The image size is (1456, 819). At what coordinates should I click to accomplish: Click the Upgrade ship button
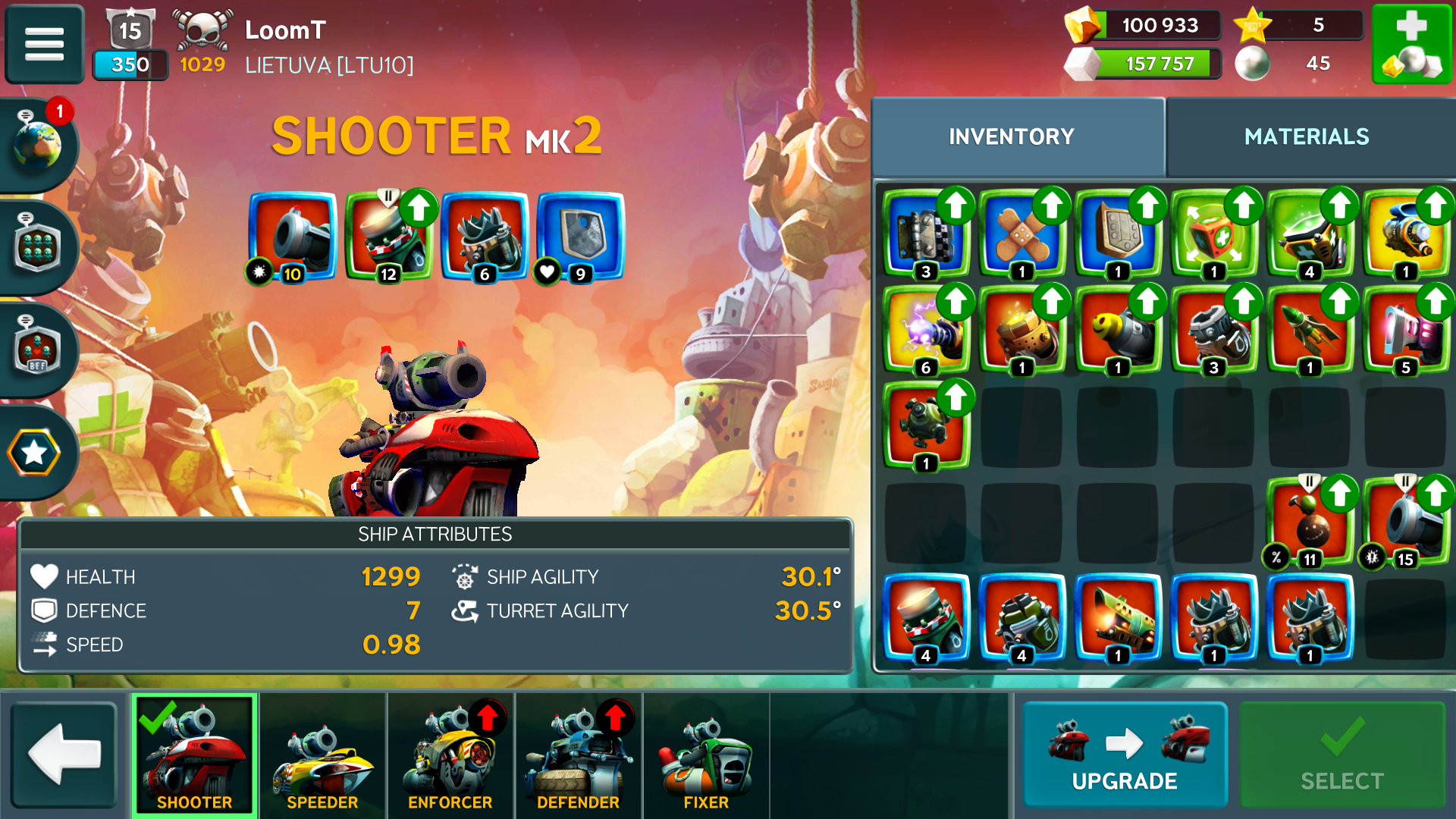[1125, 755]
